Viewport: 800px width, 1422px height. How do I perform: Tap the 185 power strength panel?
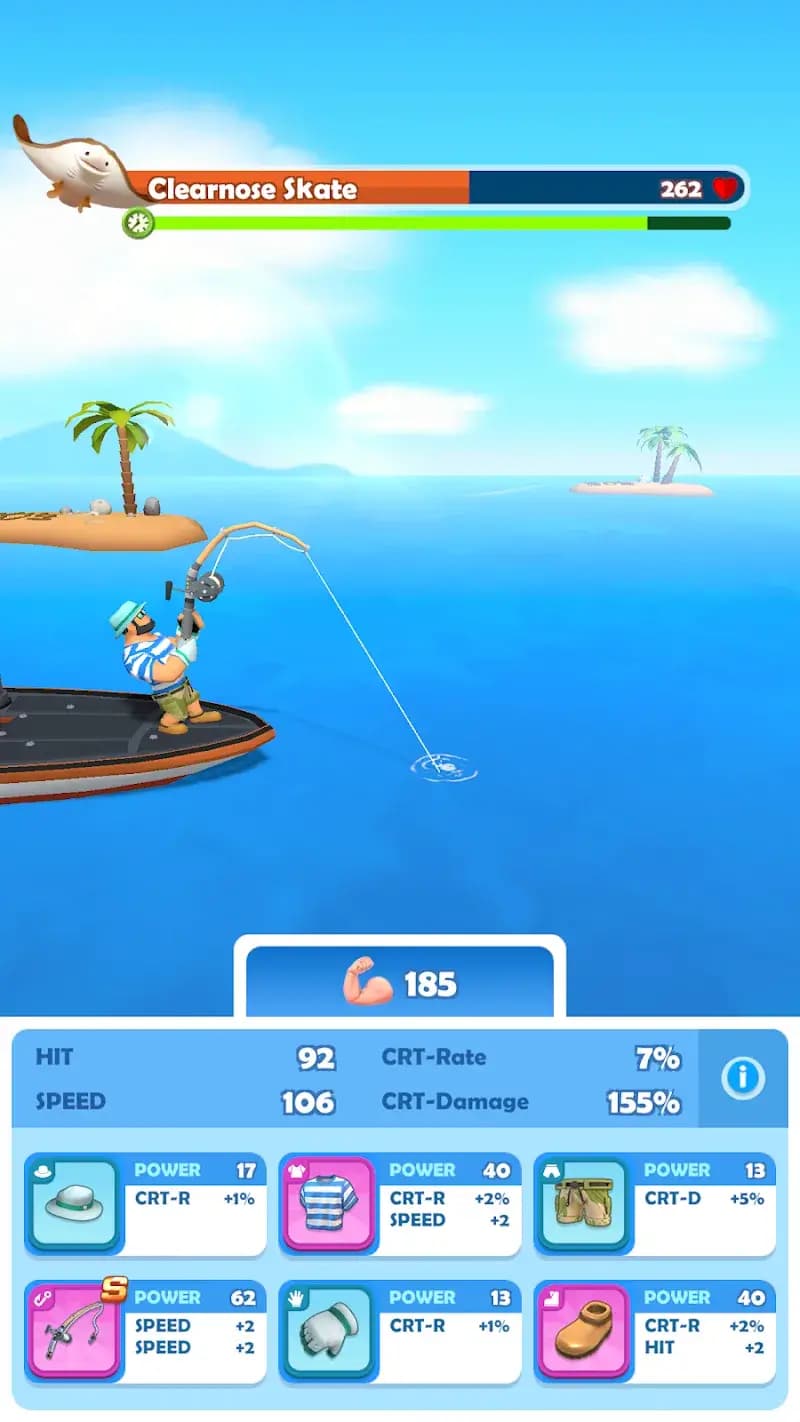point(400,984)
